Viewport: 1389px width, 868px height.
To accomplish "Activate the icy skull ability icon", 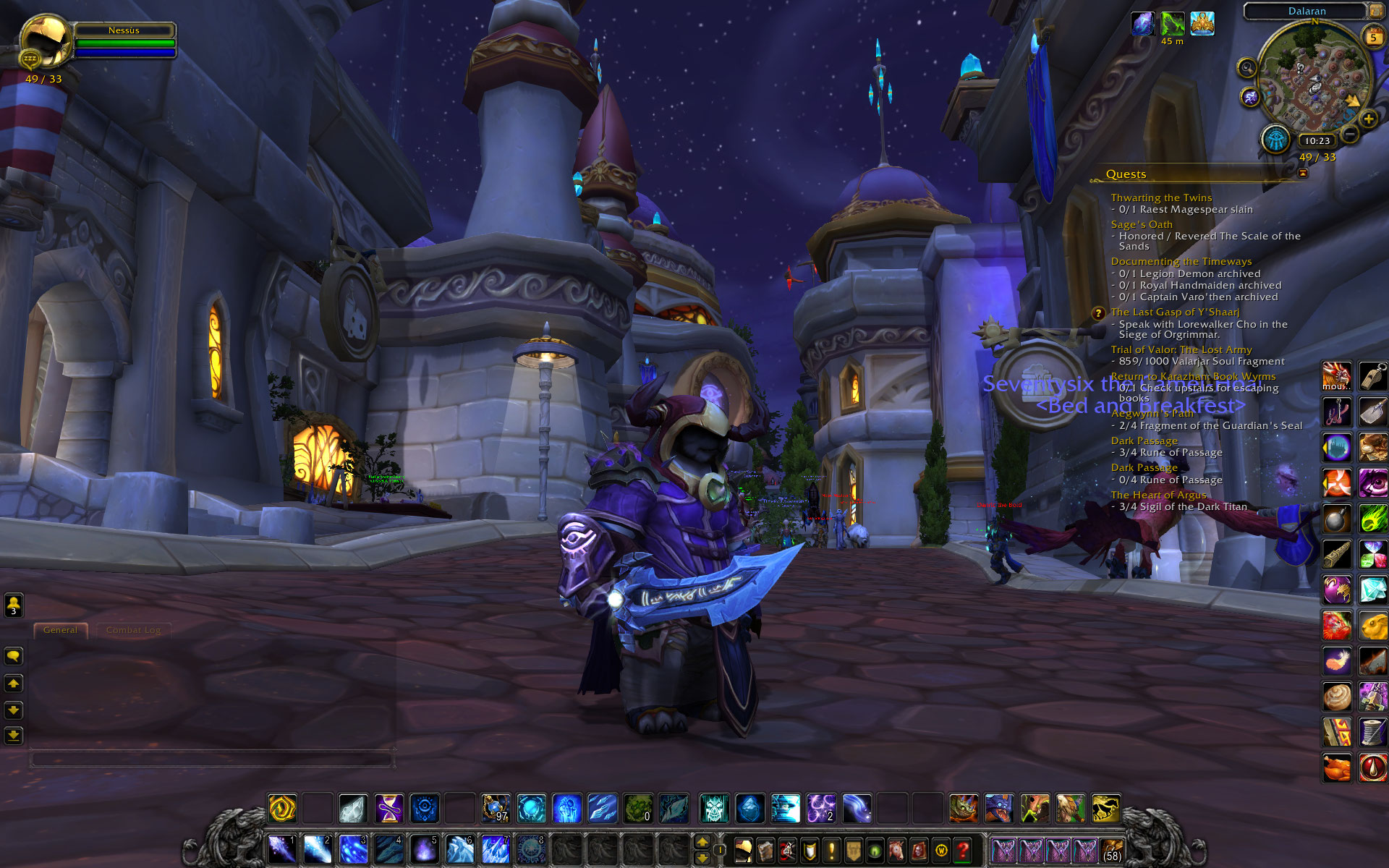I will [x=714, y=808].
